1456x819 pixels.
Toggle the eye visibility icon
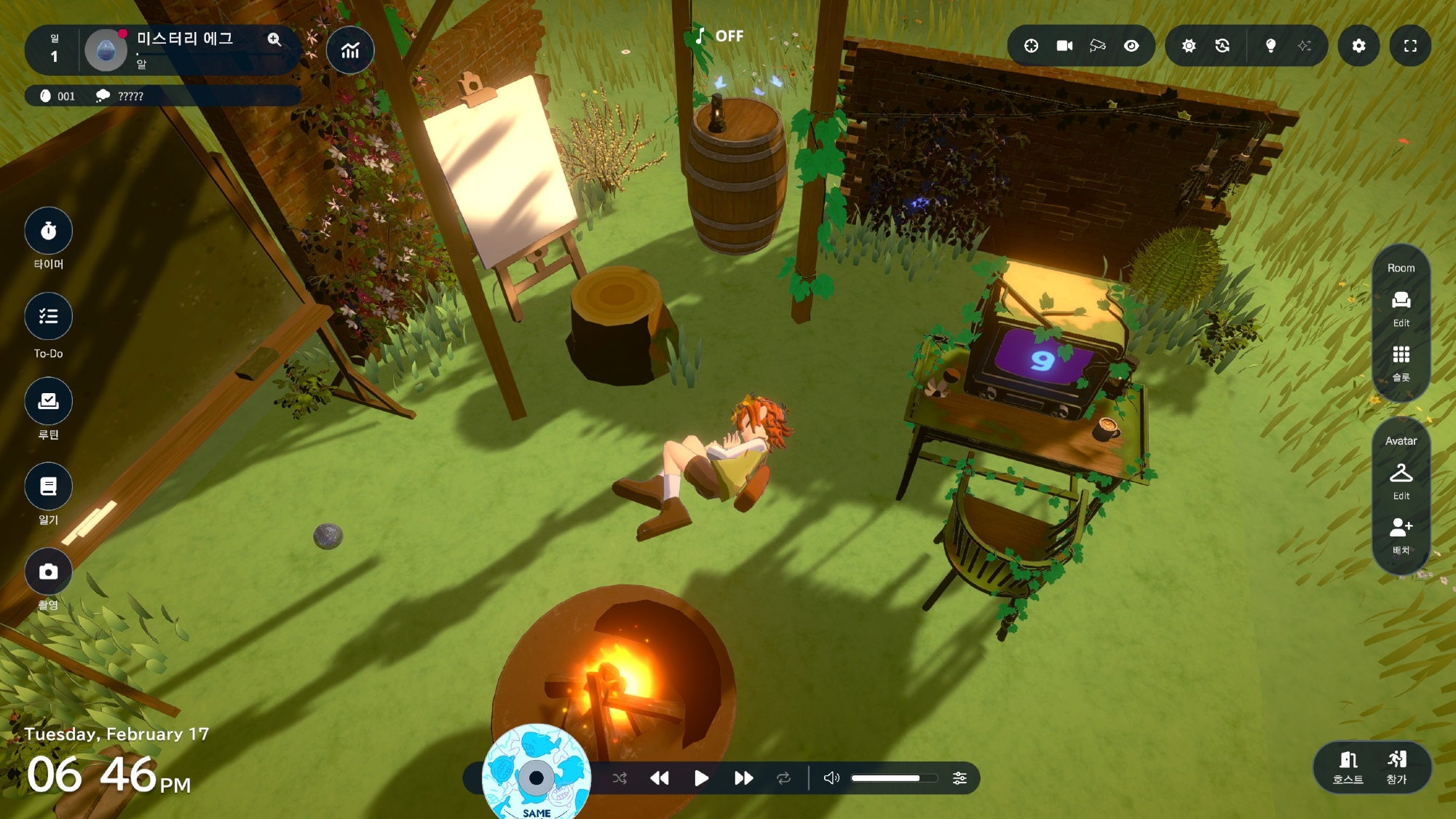1131,46
